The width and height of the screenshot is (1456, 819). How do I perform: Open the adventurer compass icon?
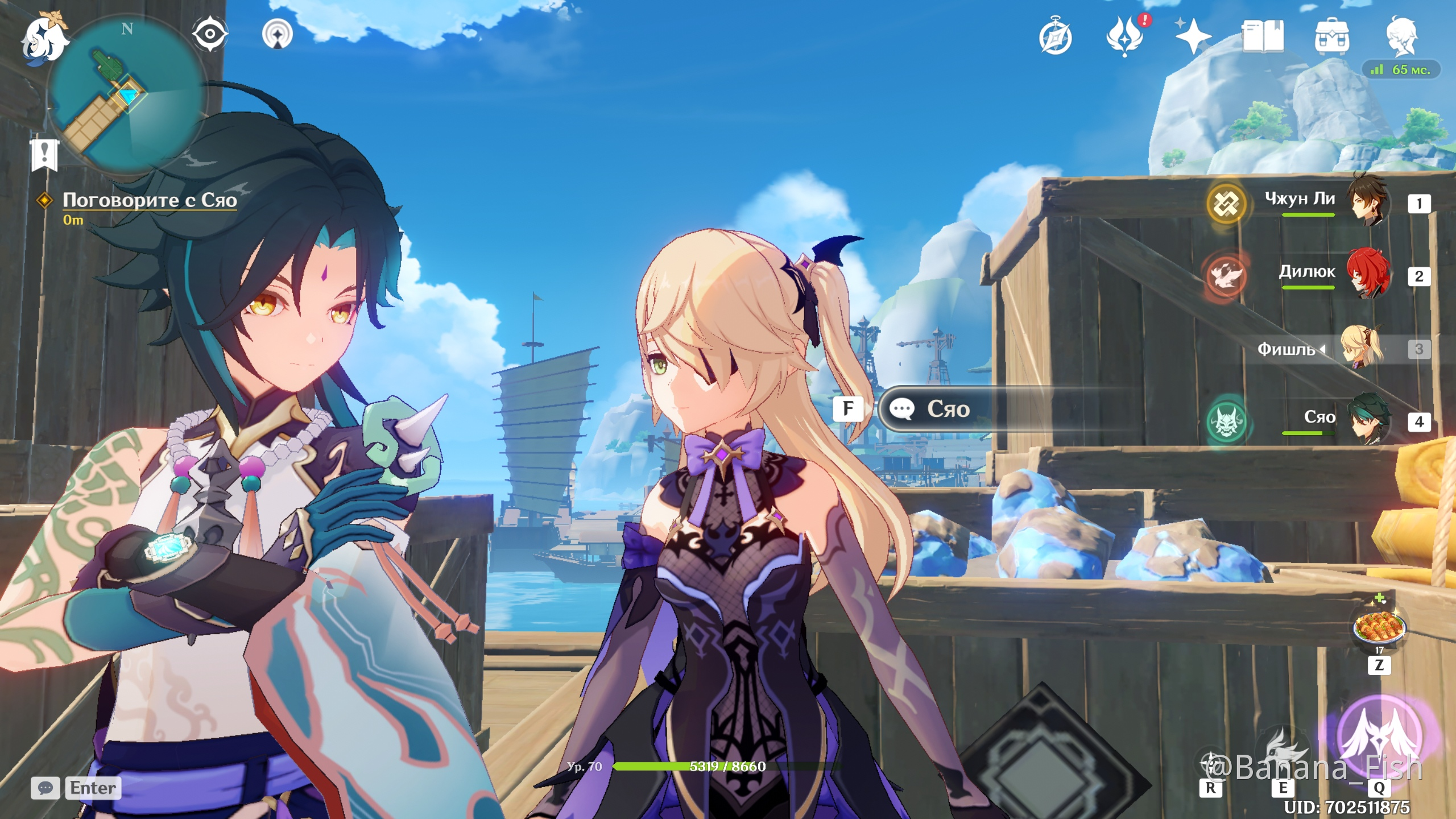pyautogui.click(x=1056, y=38)
